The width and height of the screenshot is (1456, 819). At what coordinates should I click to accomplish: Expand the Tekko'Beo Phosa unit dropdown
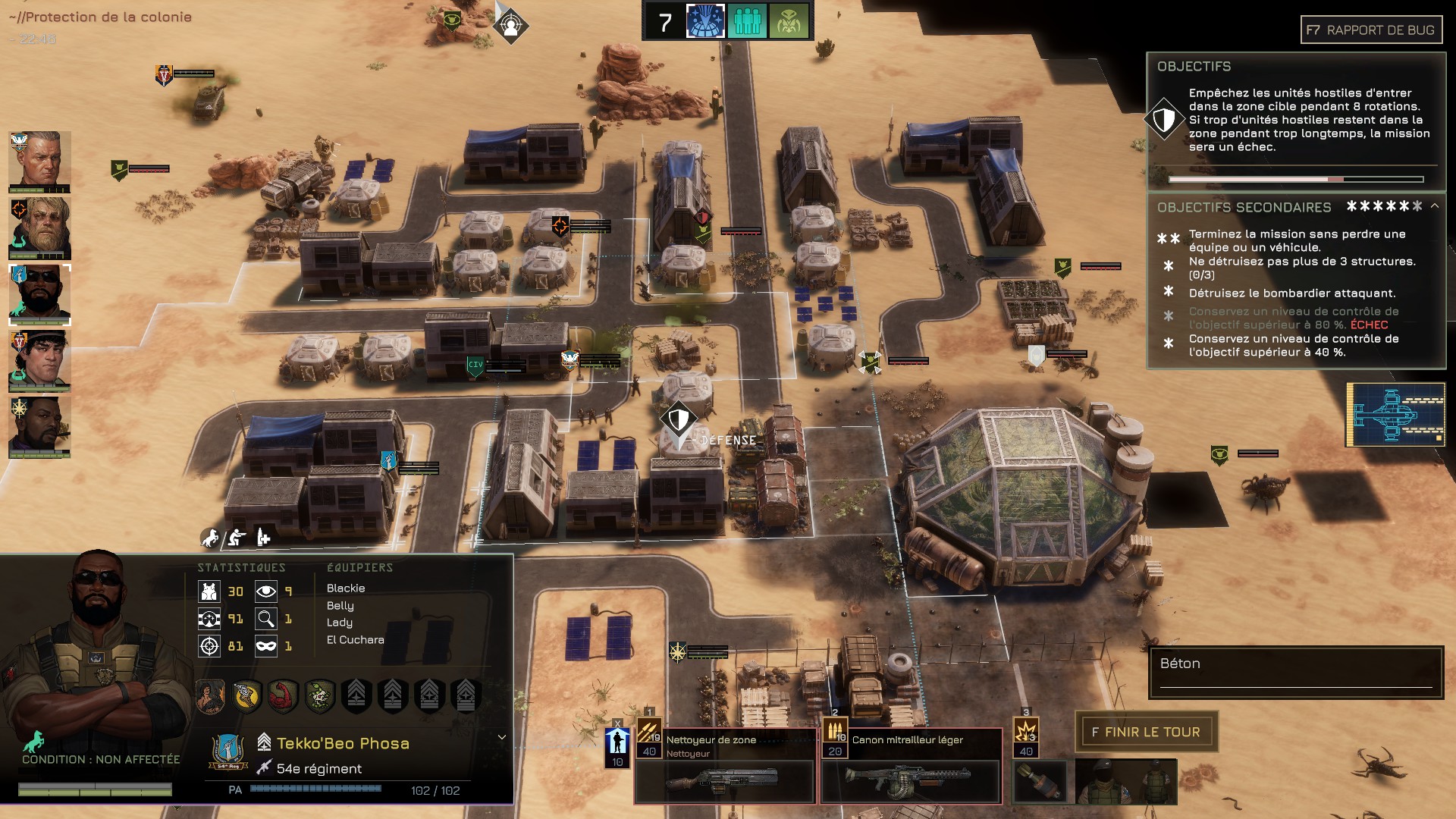coord(501,737)
